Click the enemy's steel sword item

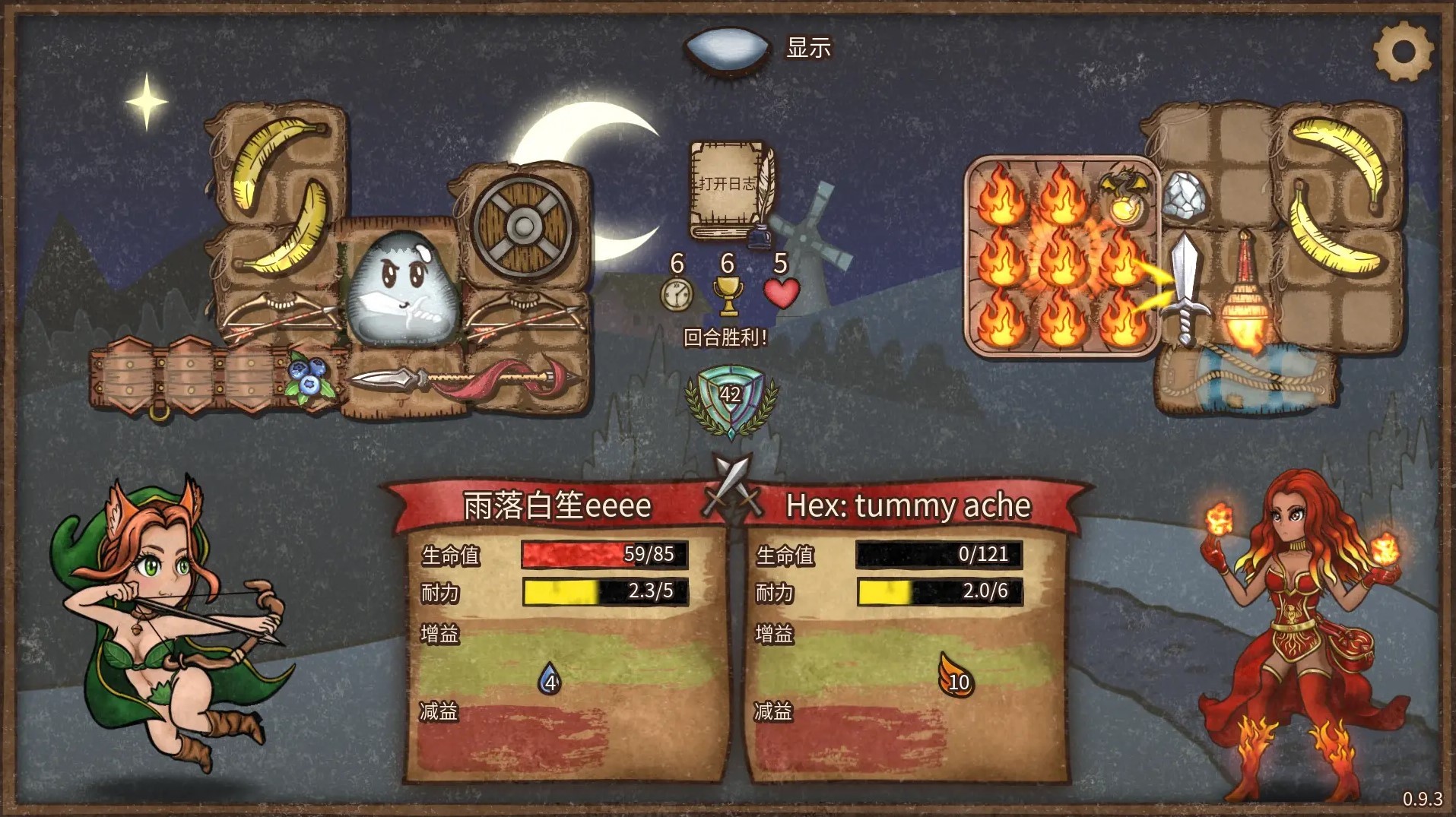[1185, 285]
